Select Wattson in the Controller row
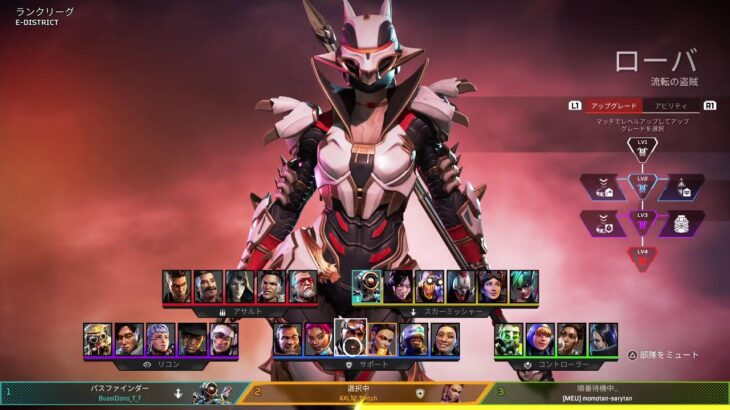730x410 pixels. [x=540, y=339]
